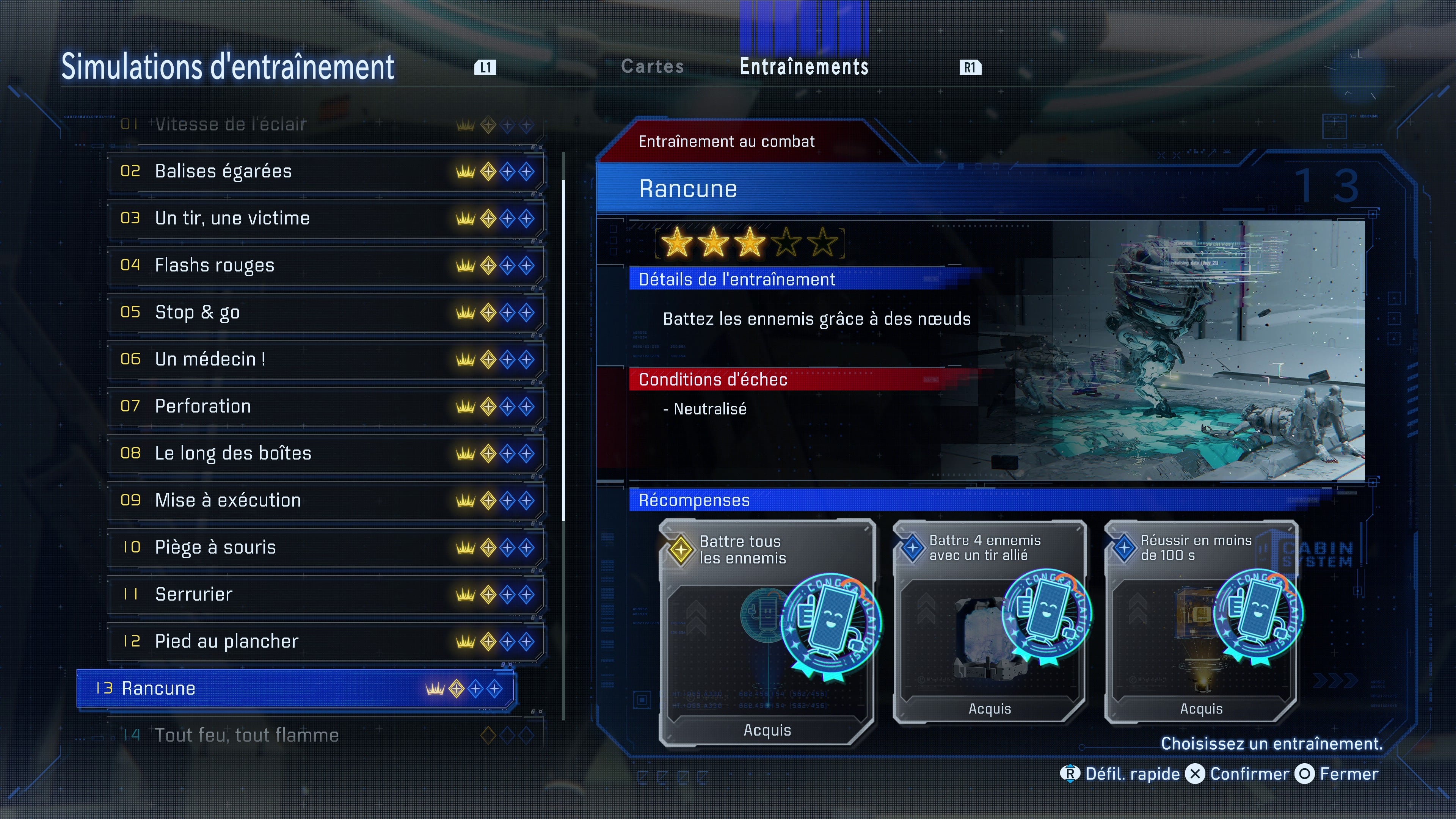Switch to the Cartes tab

[x=652, y=67]
